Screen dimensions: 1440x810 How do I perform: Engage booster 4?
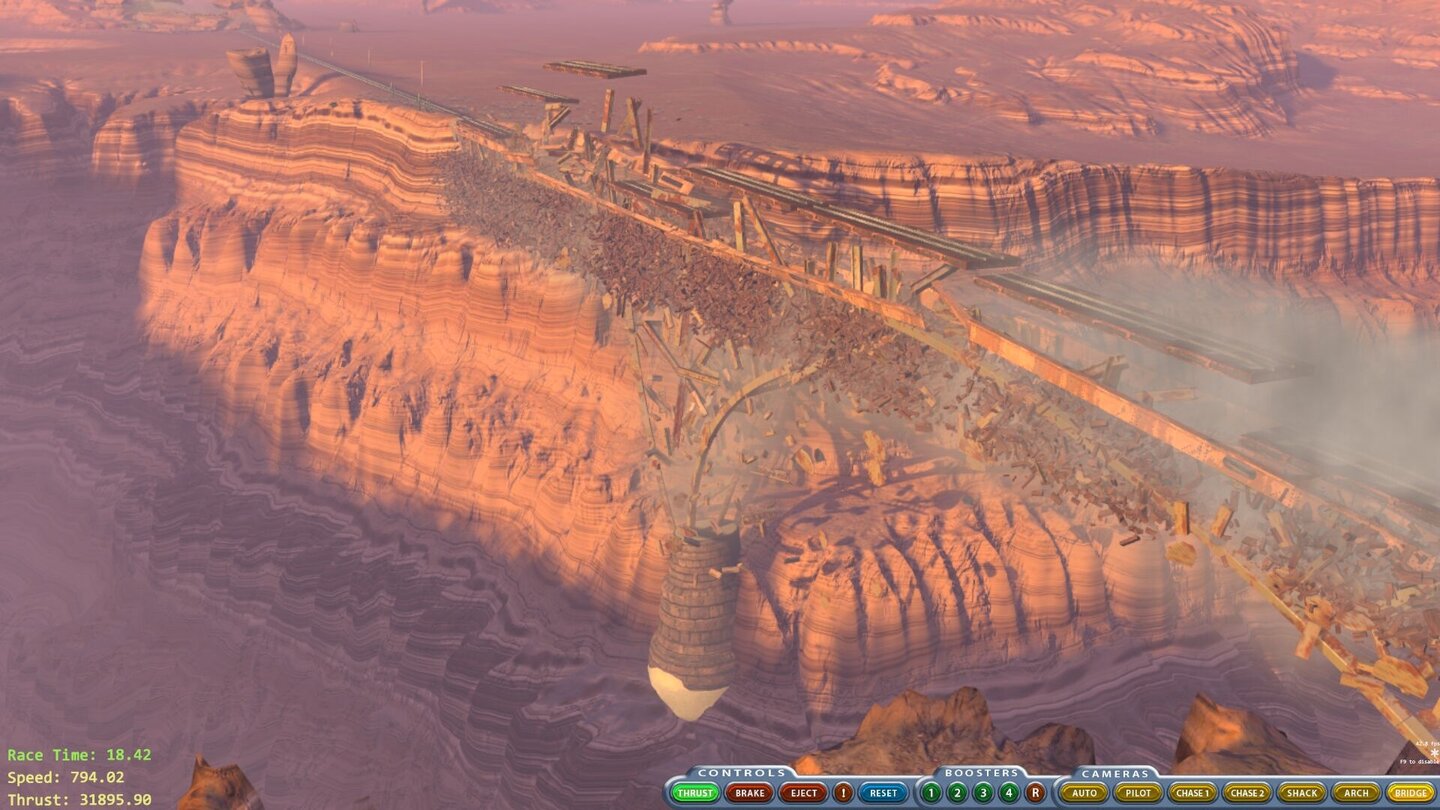coord(1008,792)
